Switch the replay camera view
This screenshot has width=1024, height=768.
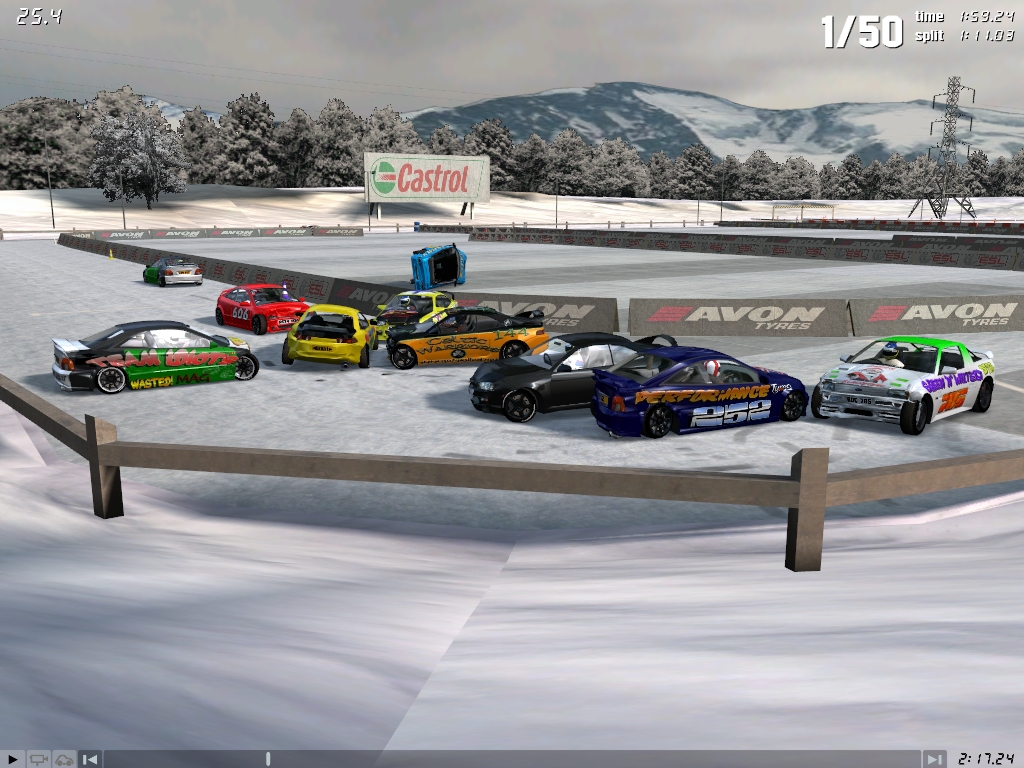coord(39,759)
